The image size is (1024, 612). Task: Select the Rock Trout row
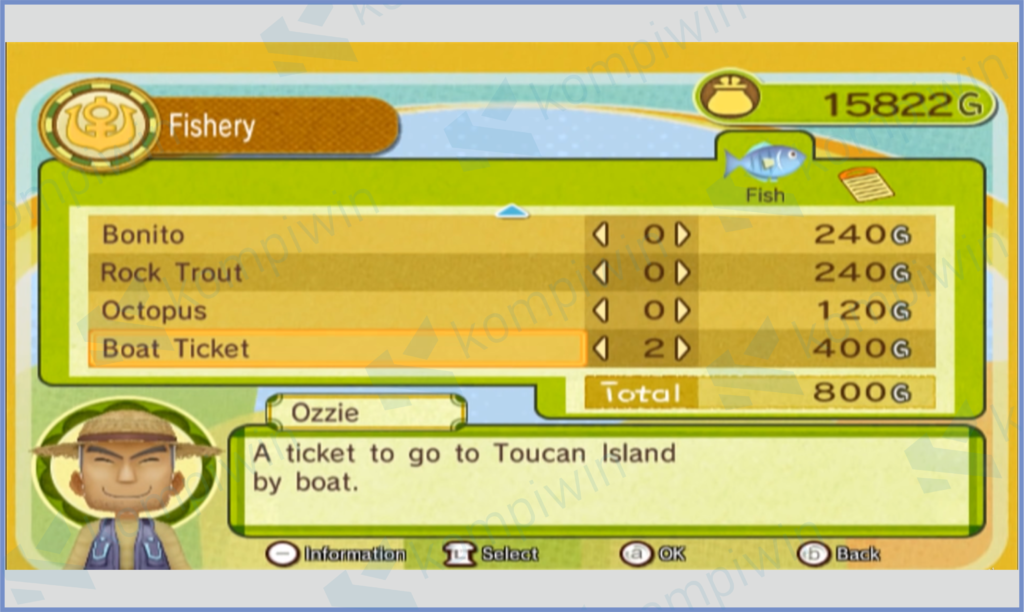[x=340, y=273]
